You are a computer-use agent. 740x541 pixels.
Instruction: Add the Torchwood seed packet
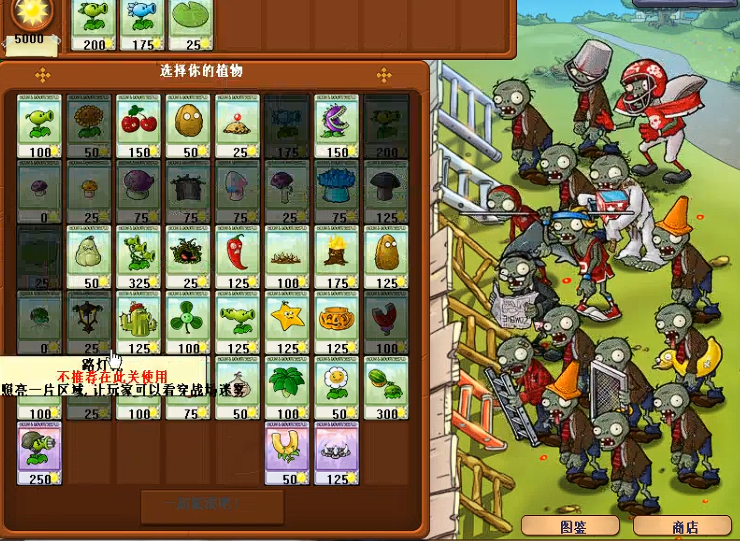(337, 257)
